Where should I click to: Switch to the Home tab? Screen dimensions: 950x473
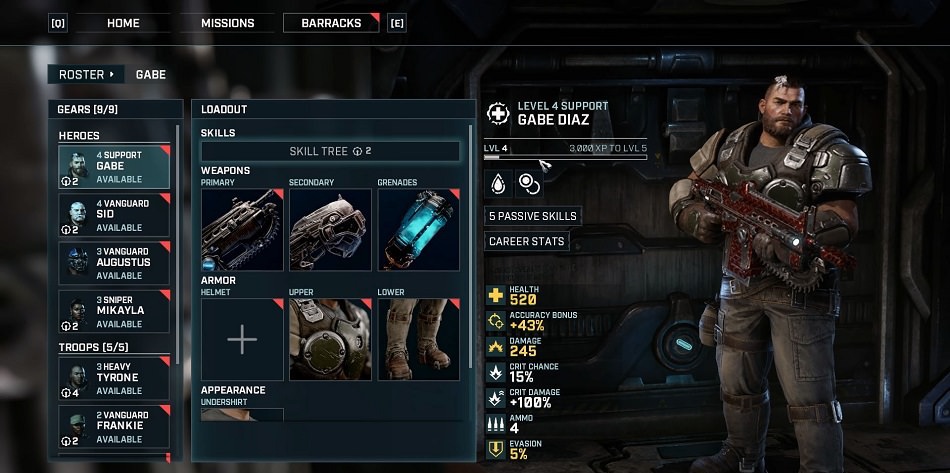pos(123,23)
